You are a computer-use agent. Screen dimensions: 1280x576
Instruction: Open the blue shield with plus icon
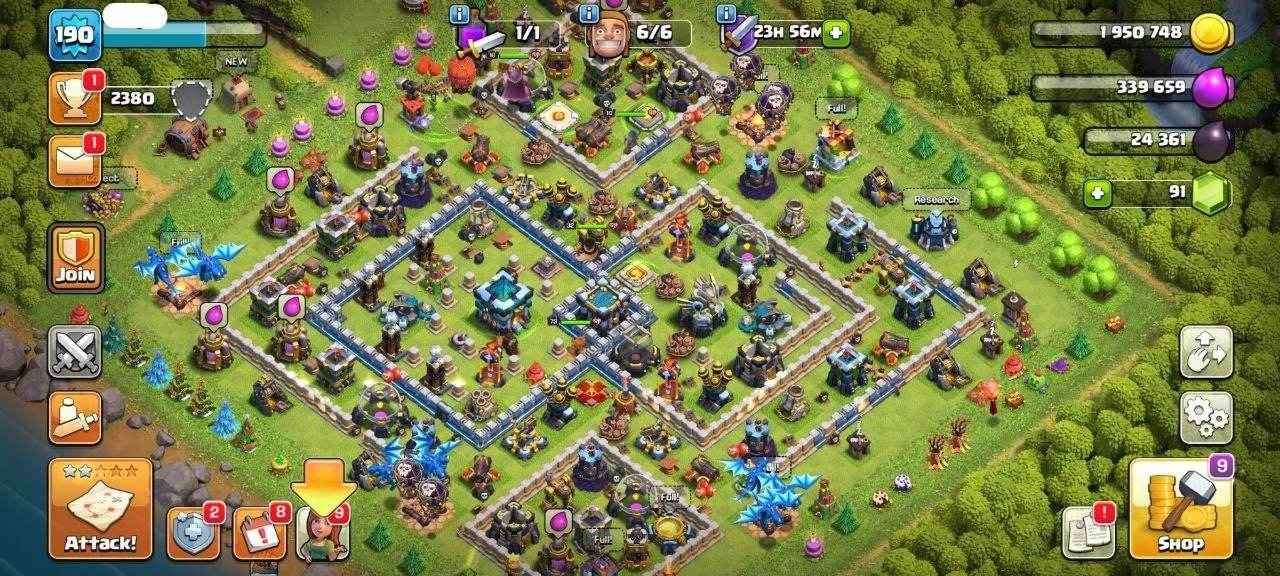tap(192, 533)
